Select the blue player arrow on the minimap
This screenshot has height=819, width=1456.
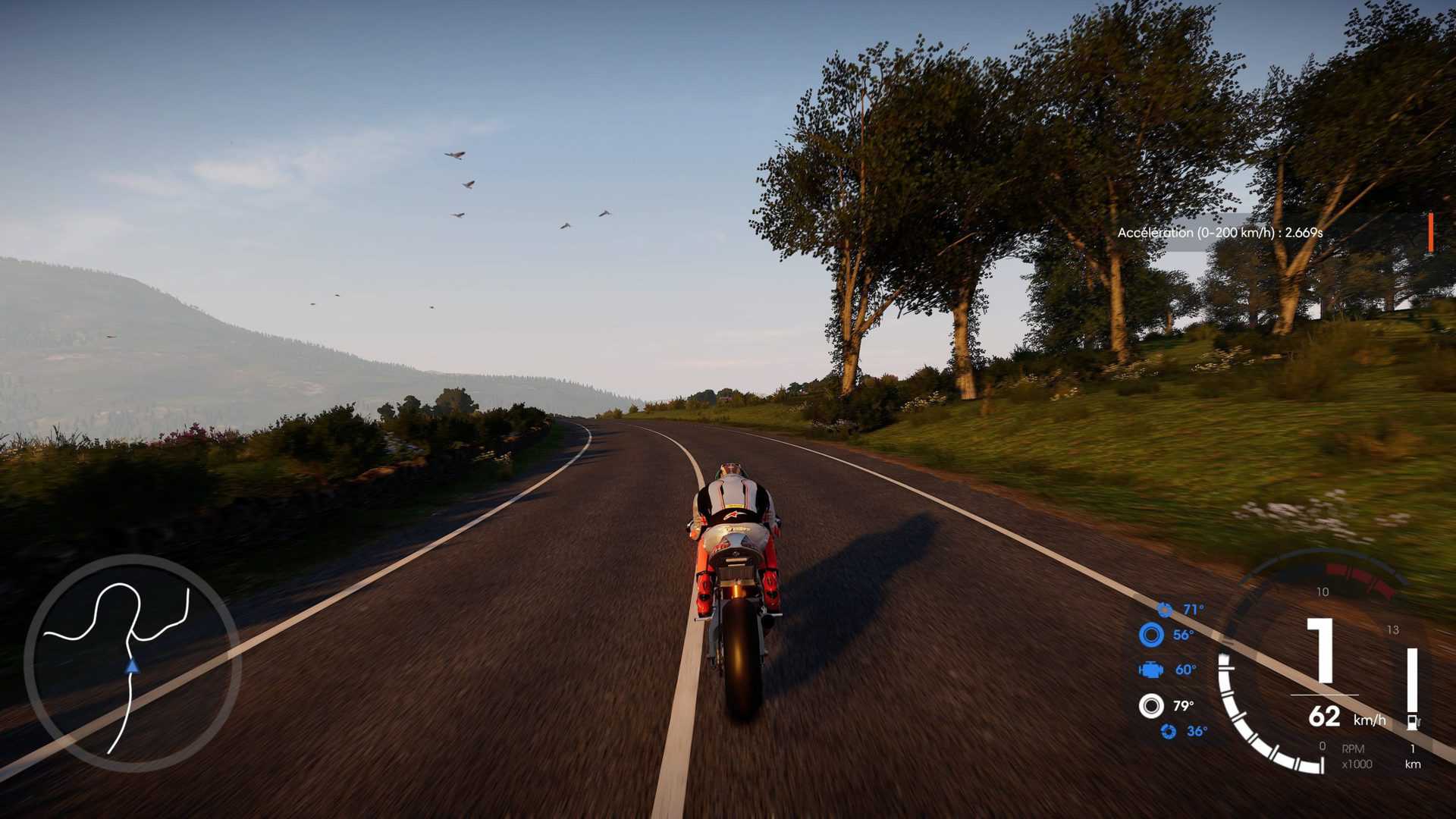[x=133, y=667]
